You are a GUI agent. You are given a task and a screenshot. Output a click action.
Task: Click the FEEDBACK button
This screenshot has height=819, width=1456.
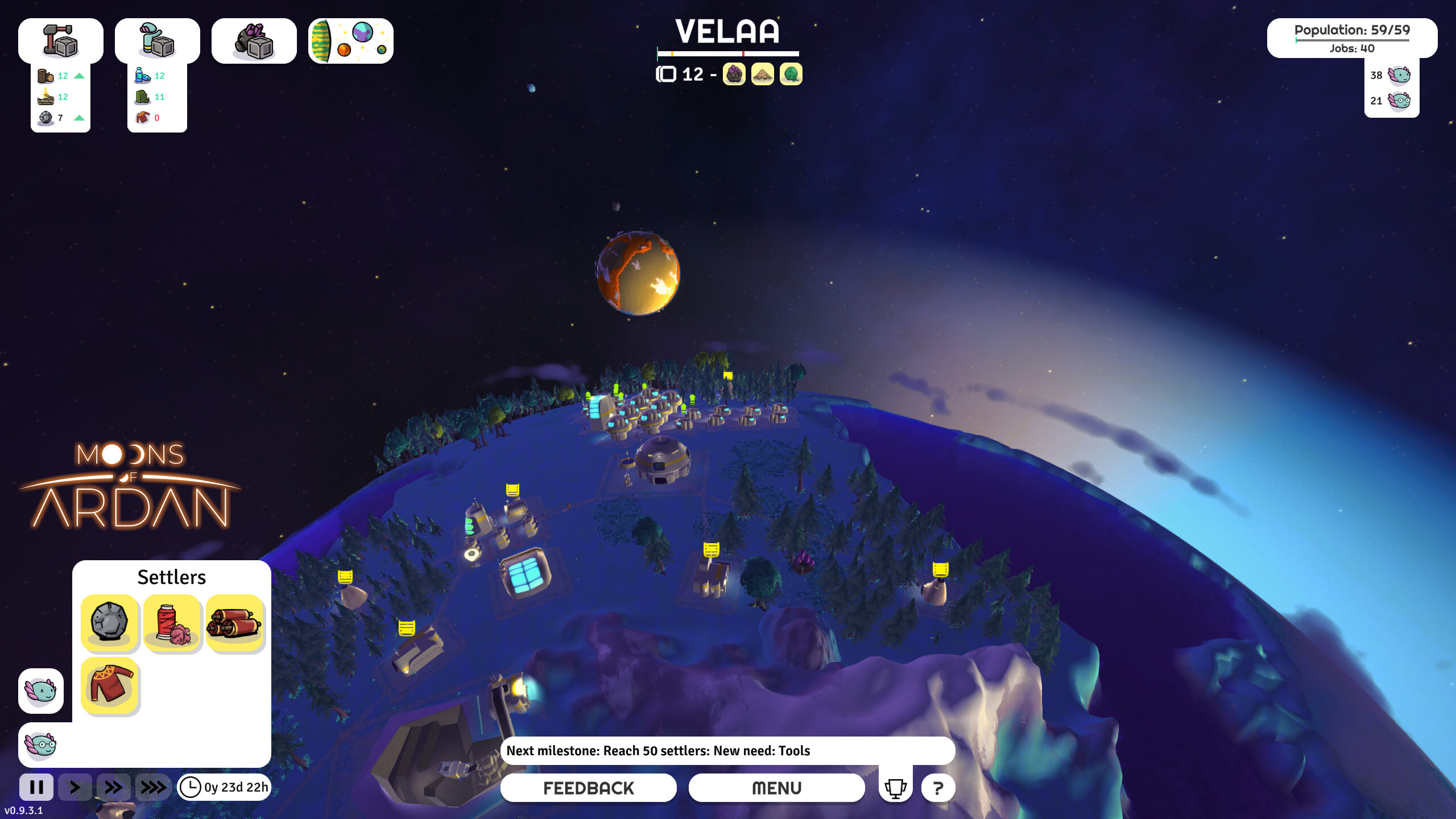588,788
